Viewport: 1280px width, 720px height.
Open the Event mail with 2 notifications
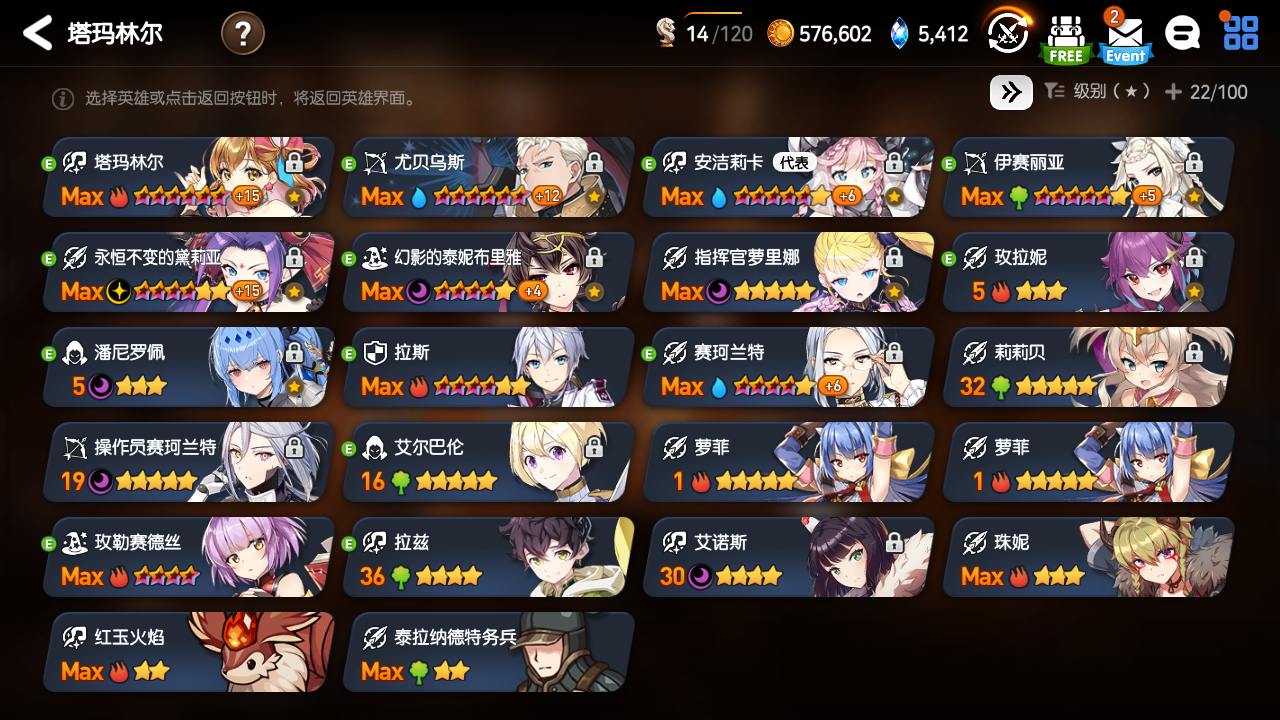point(1124,33)
